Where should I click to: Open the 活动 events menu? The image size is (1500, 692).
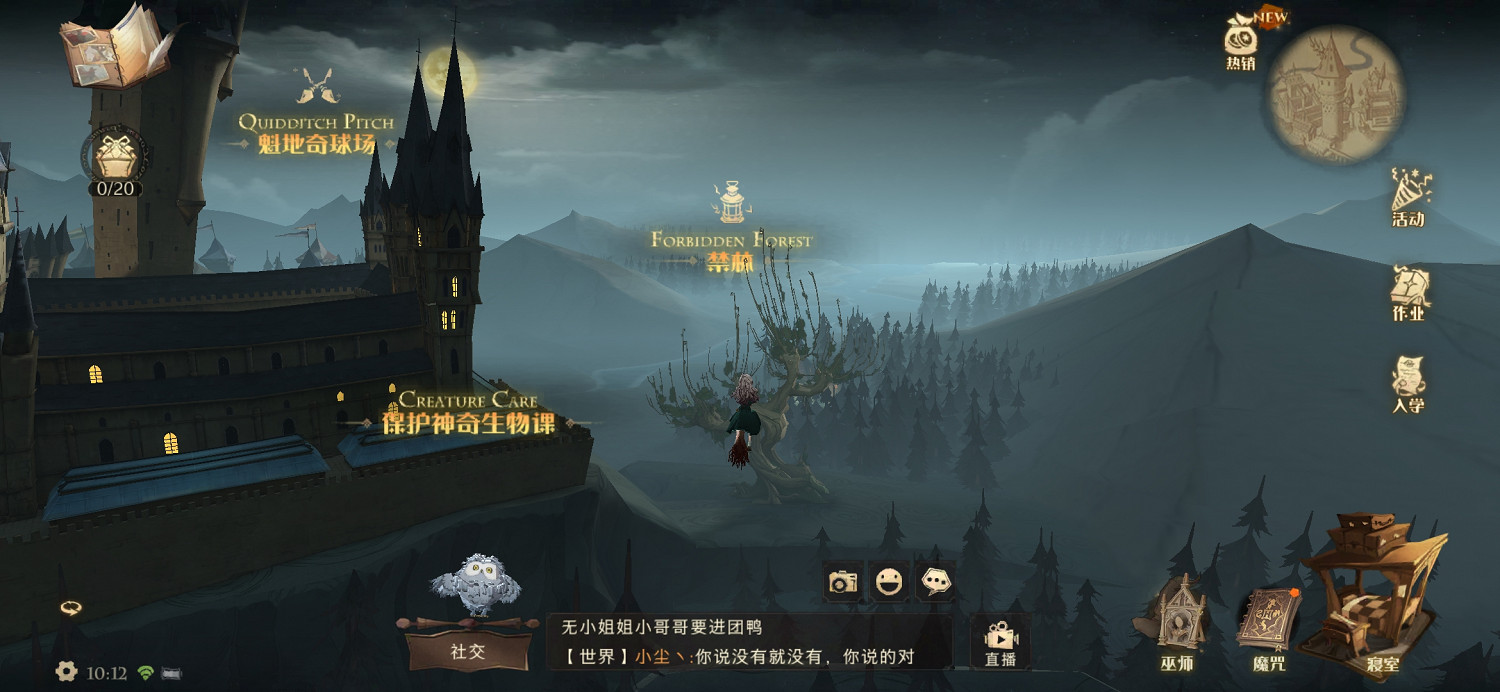(1409, 197)
